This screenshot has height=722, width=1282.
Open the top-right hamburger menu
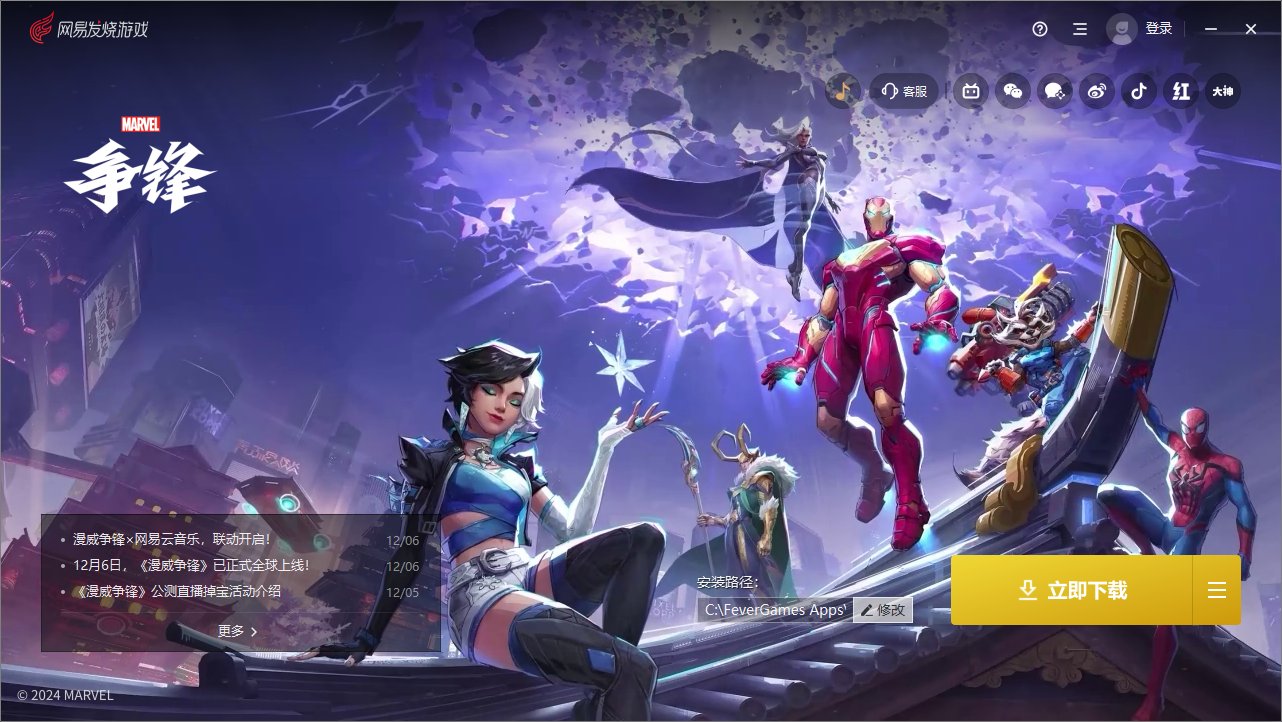coord(1079,29)
